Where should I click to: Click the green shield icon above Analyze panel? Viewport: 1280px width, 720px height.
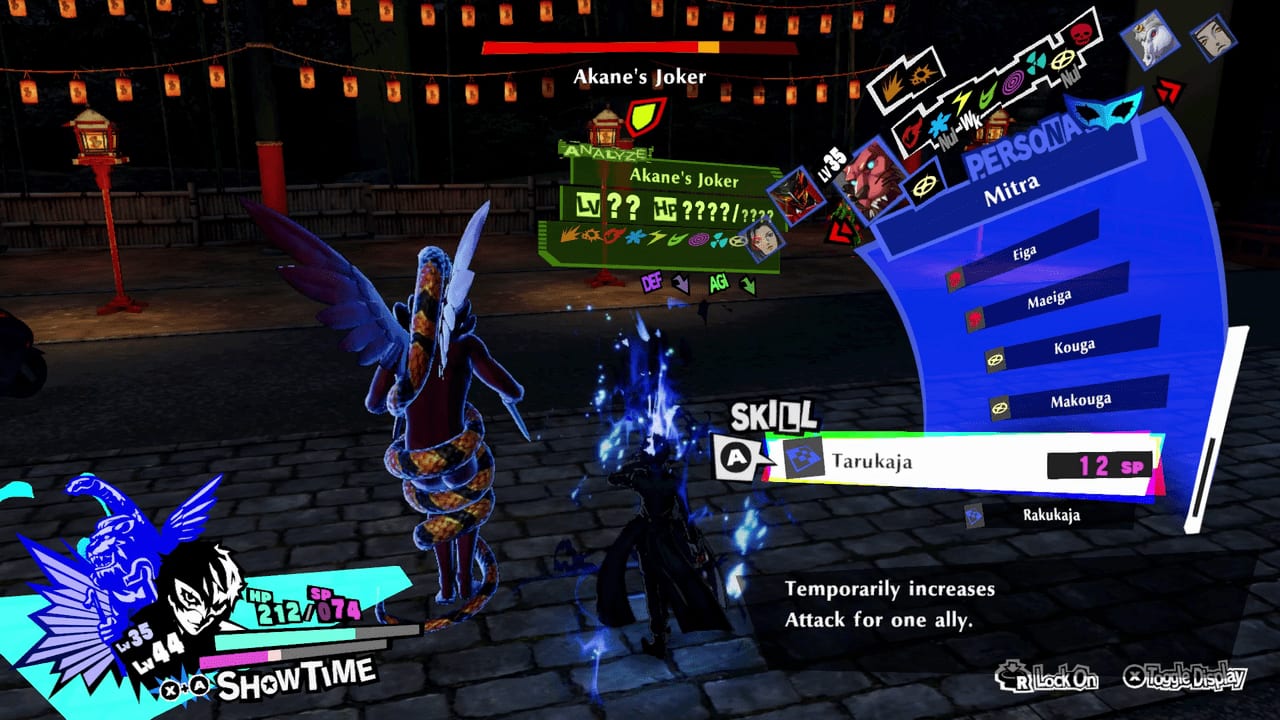pyautogui.click(x=645, y=118)
